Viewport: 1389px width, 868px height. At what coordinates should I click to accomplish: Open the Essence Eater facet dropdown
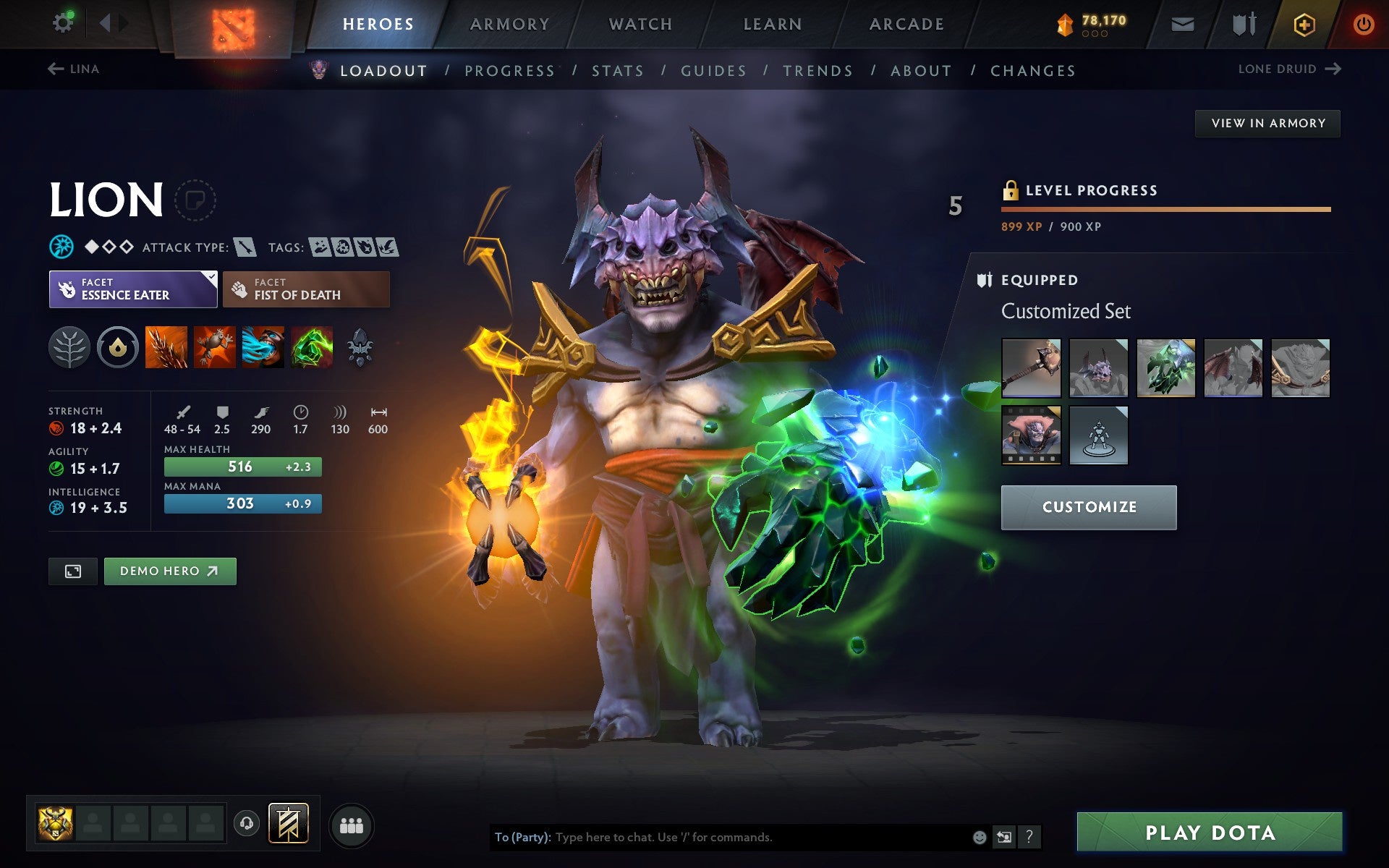pyautogui.click(x=133, y=289)
